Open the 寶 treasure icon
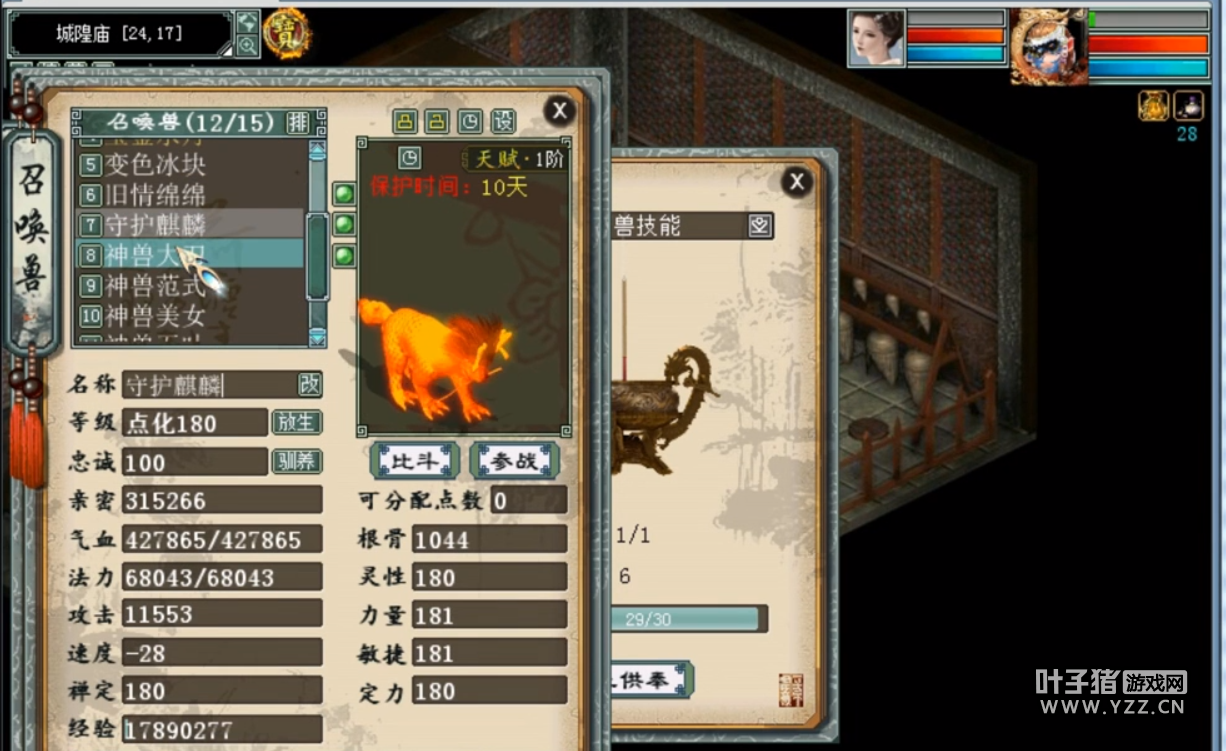The height and width of the screenshot is (751, 1226). click(286, 34)
